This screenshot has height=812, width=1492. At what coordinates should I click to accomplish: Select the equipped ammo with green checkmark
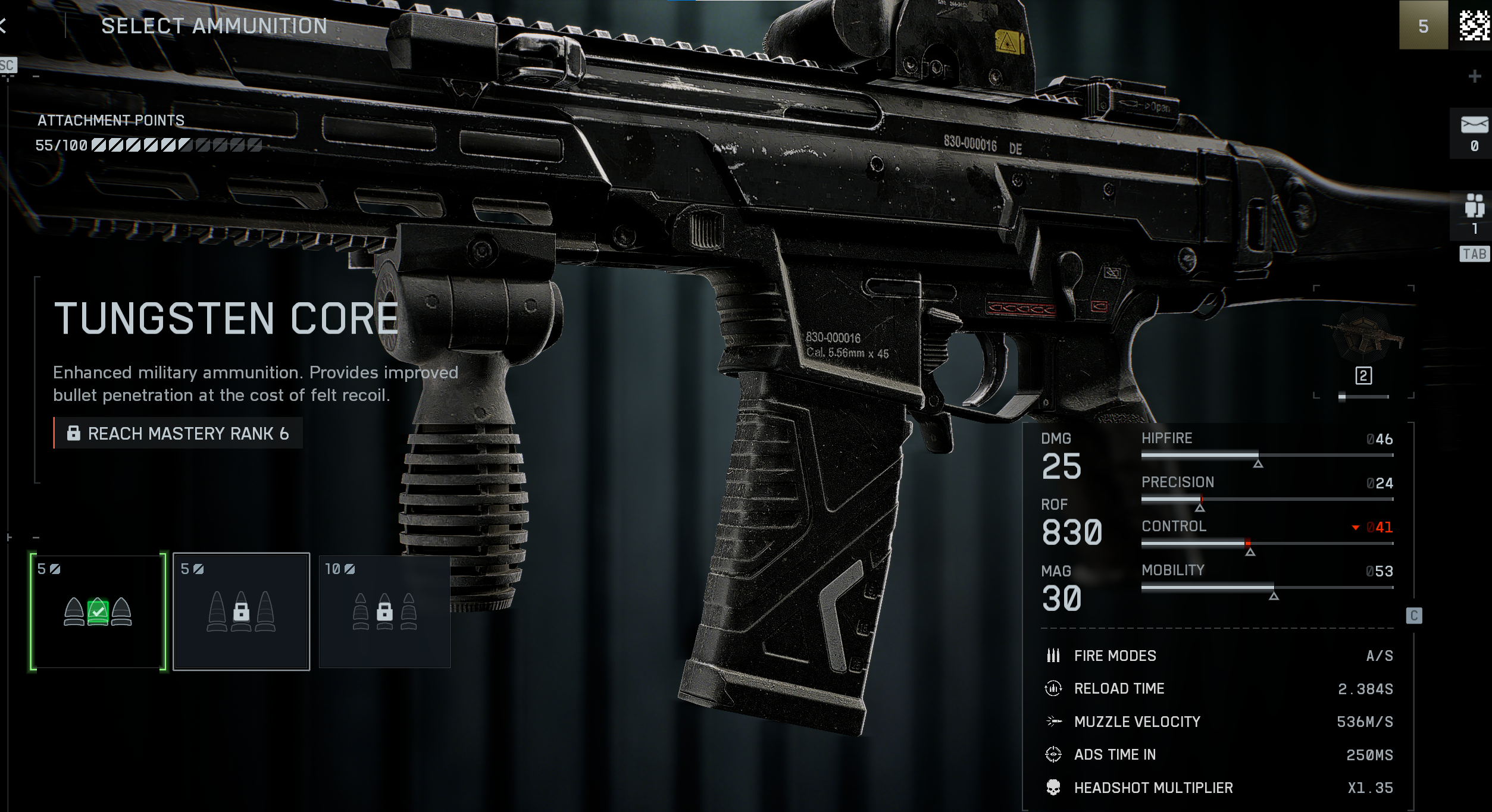[x=98, y=612]
